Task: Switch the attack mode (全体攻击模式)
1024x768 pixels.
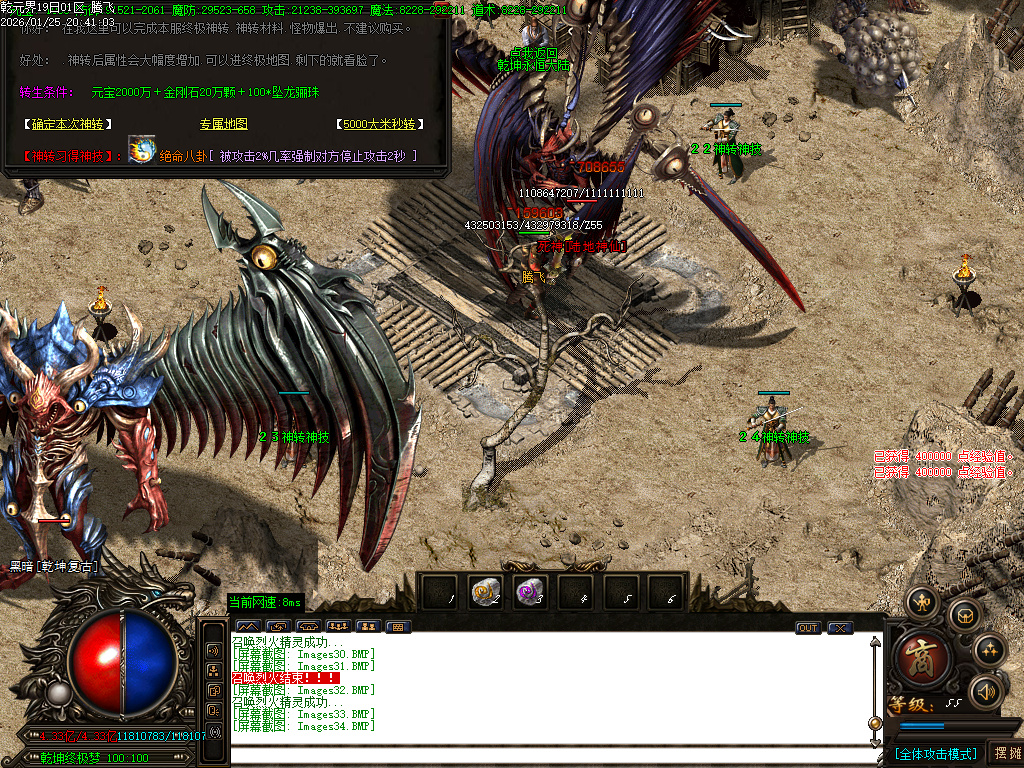Action: click(x=935, y=753)
